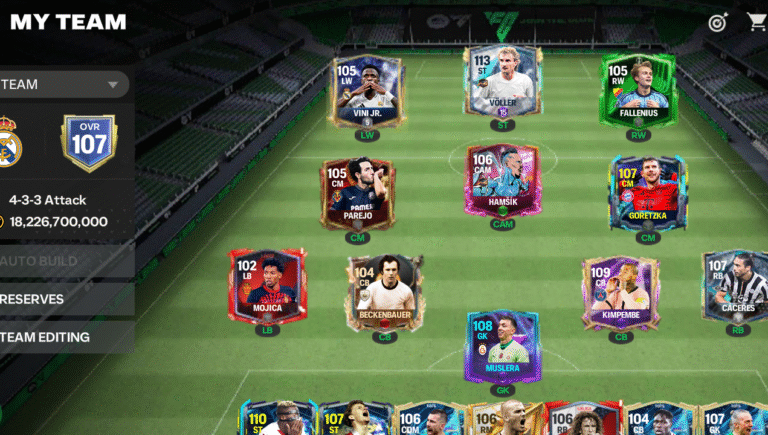Select the Völler striker card
The image size is (768, 435).
(x=504, y=85)
